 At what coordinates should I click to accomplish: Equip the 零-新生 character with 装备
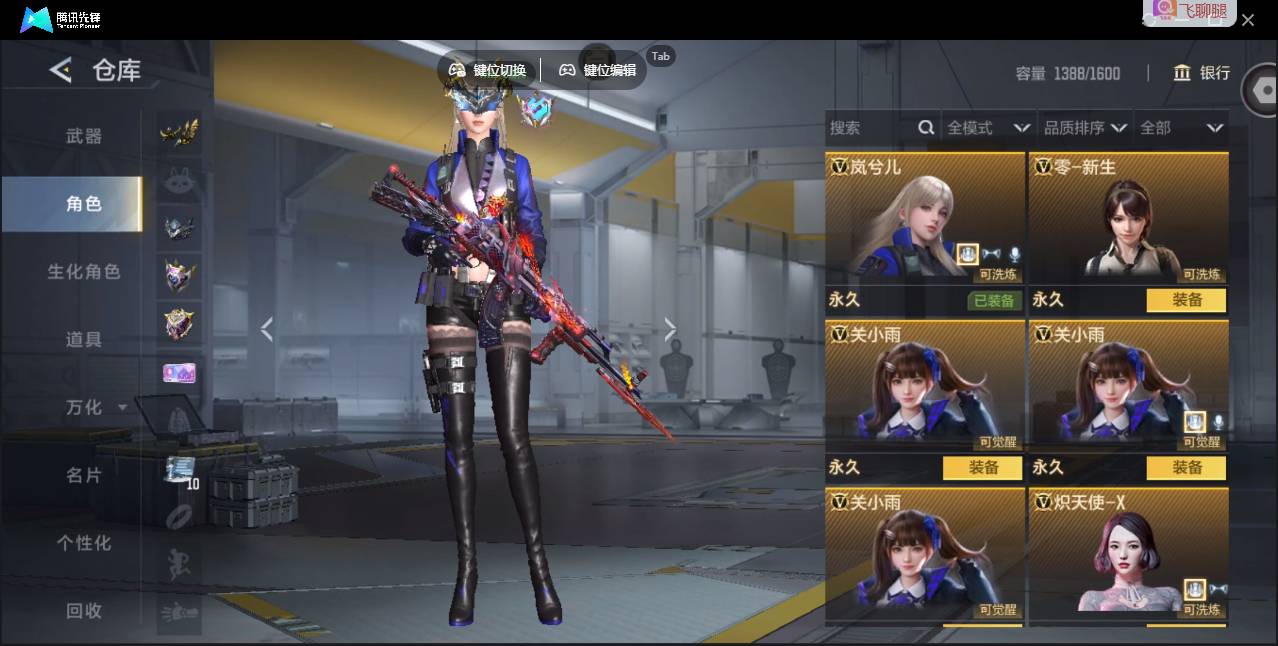point(1186,300)
